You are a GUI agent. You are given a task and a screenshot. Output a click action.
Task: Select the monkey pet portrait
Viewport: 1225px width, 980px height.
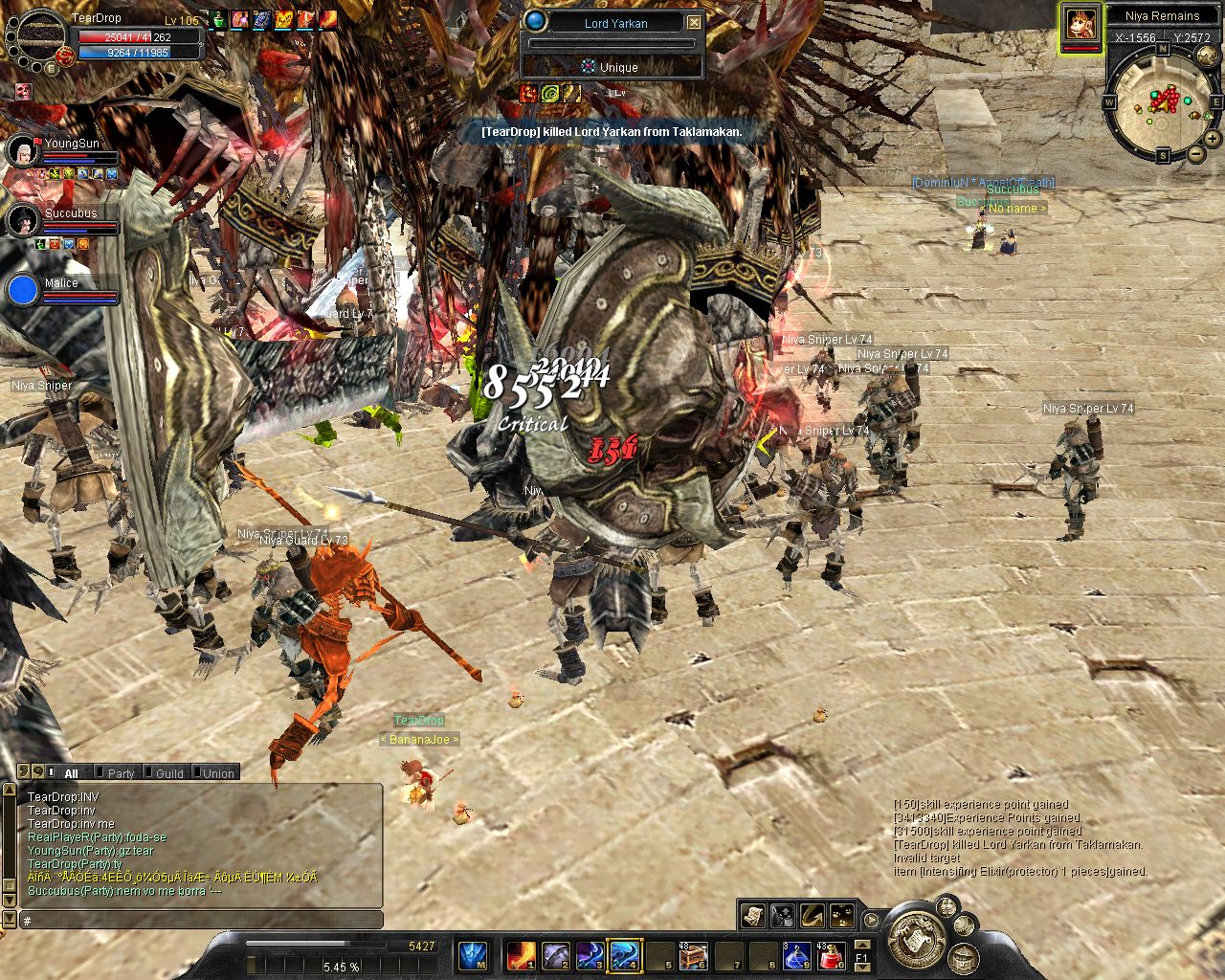point(1080,22)
